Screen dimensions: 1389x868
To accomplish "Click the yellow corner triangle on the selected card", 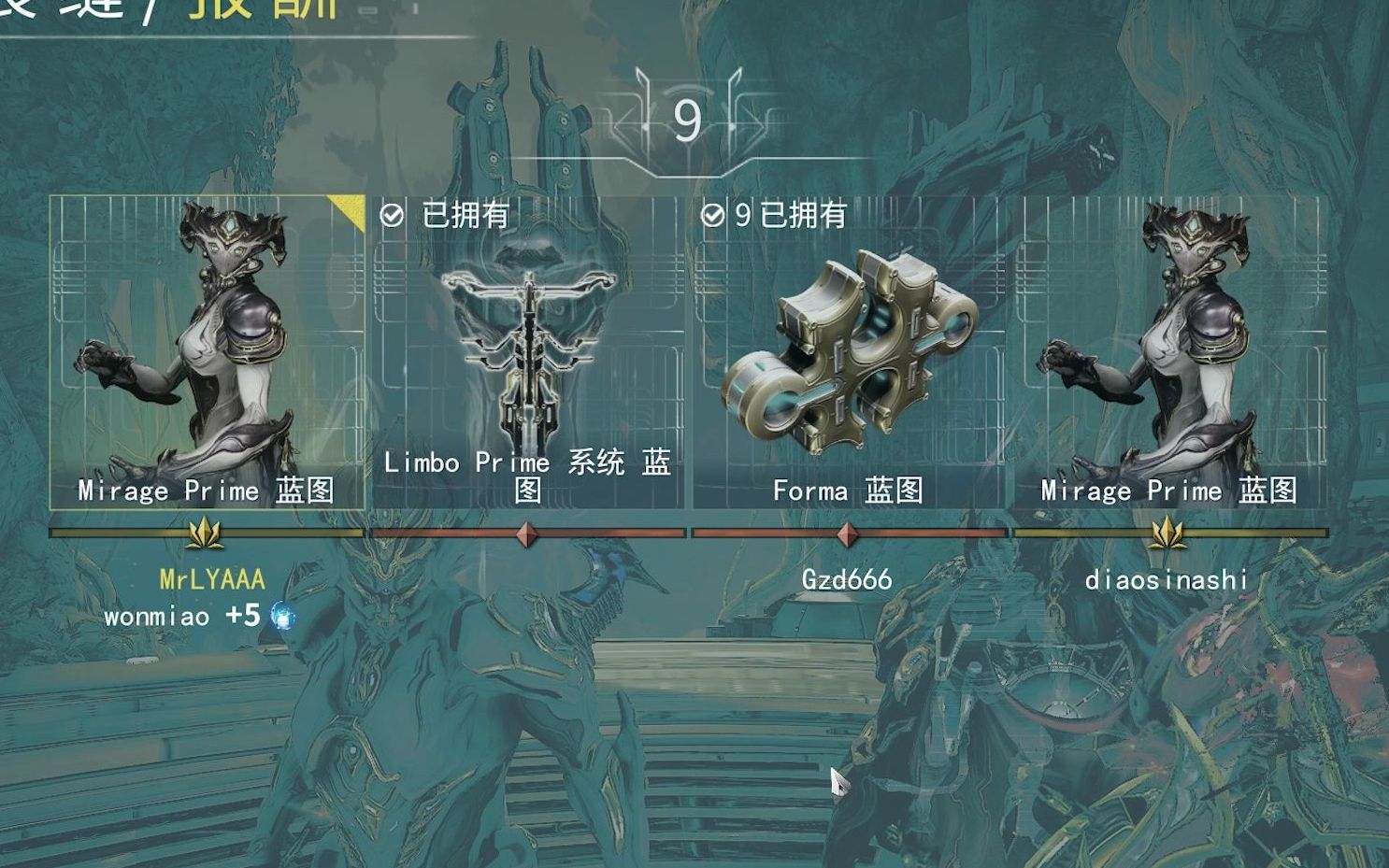I will [x=352, y=206].
